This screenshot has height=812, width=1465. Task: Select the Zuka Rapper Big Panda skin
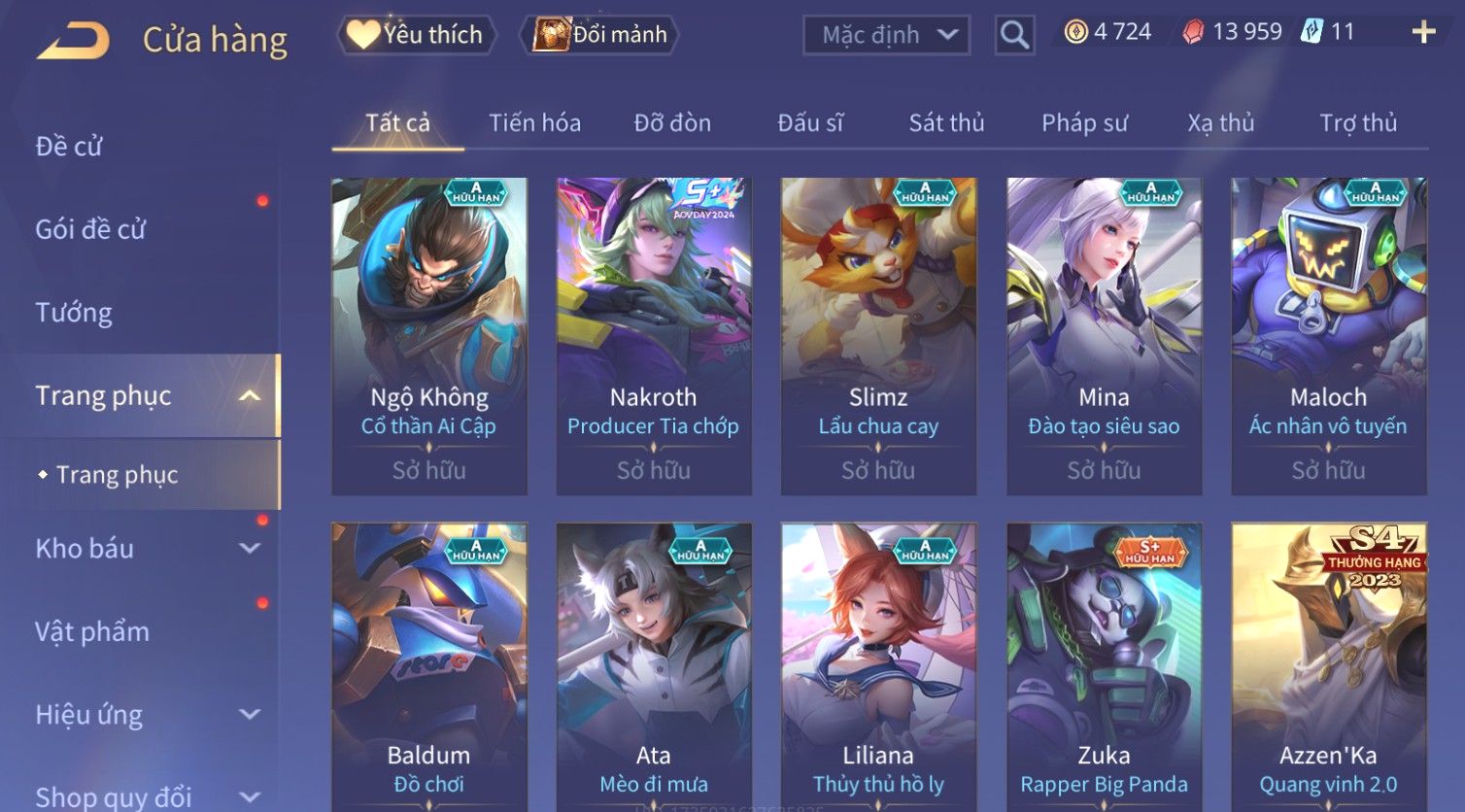pyautogui.click(x=1104, y=670)
